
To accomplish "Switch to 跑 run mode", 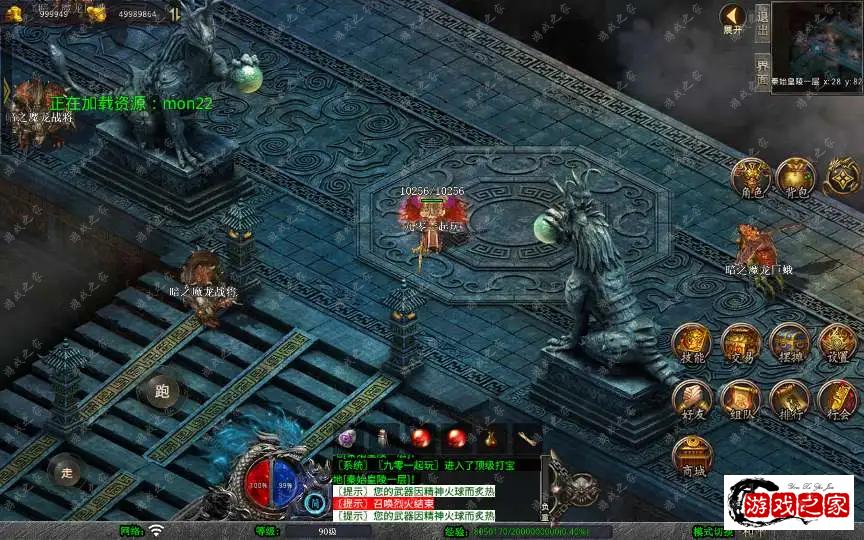I will (x=161, y=391).
